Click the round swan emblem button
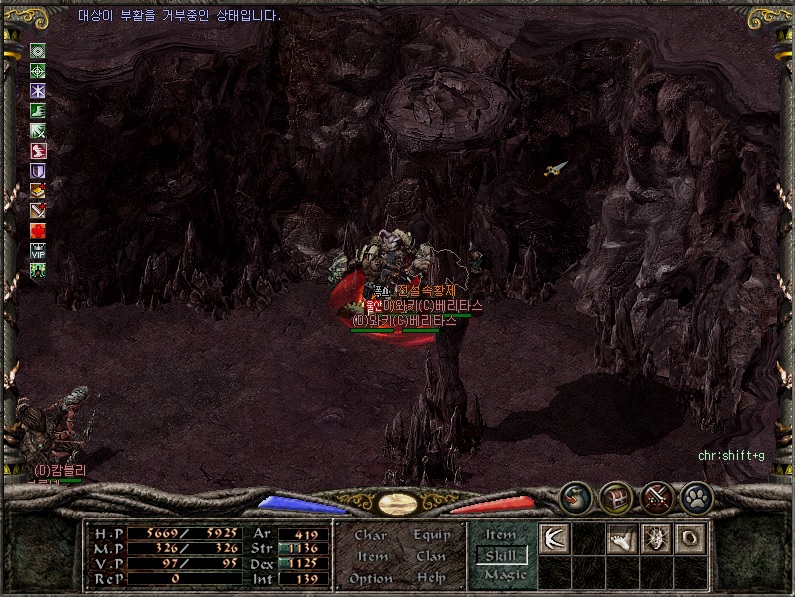Viewport: 795px width, 597px height. 575,495
